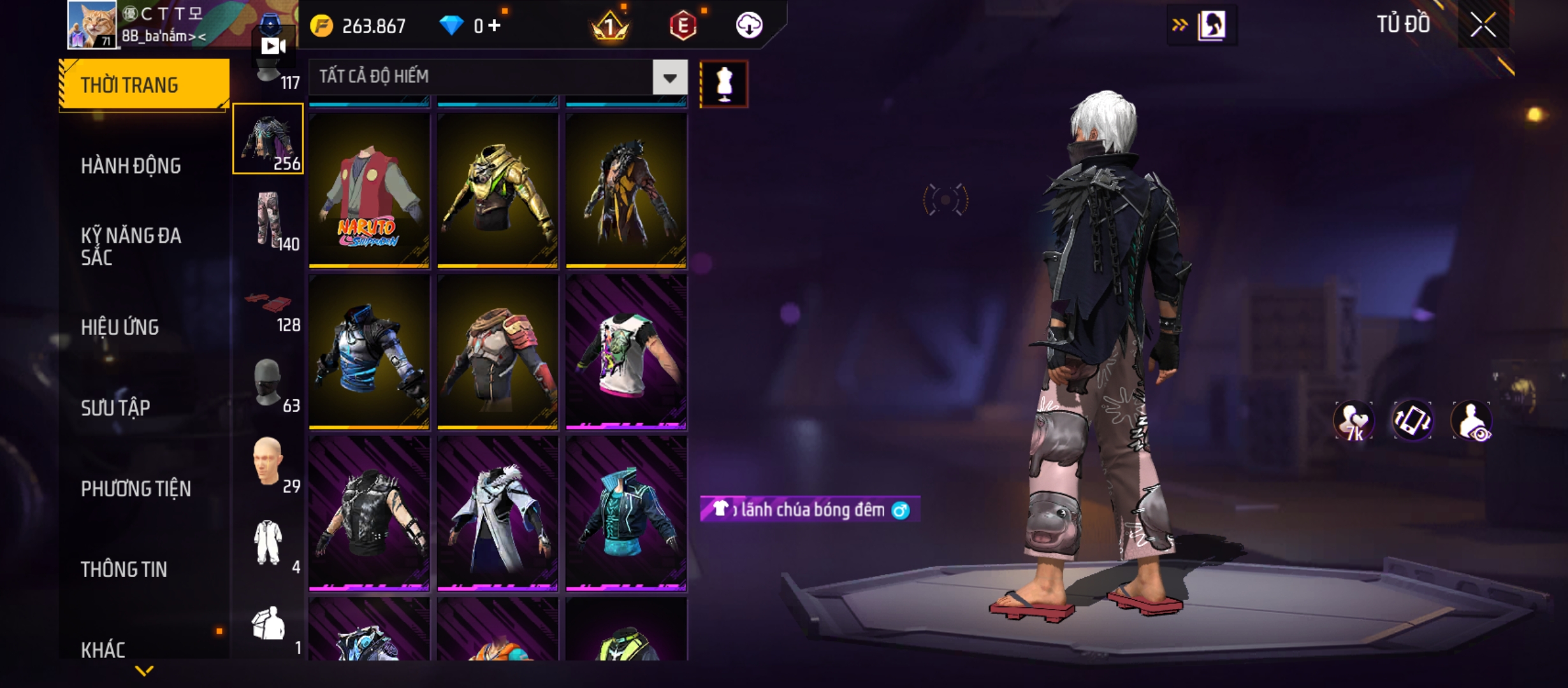Viewport: 1568px width, 688px height.
Task: Open the KỸ NĂNG ĐA SẮC tab
Action: (x=131, y=246)
